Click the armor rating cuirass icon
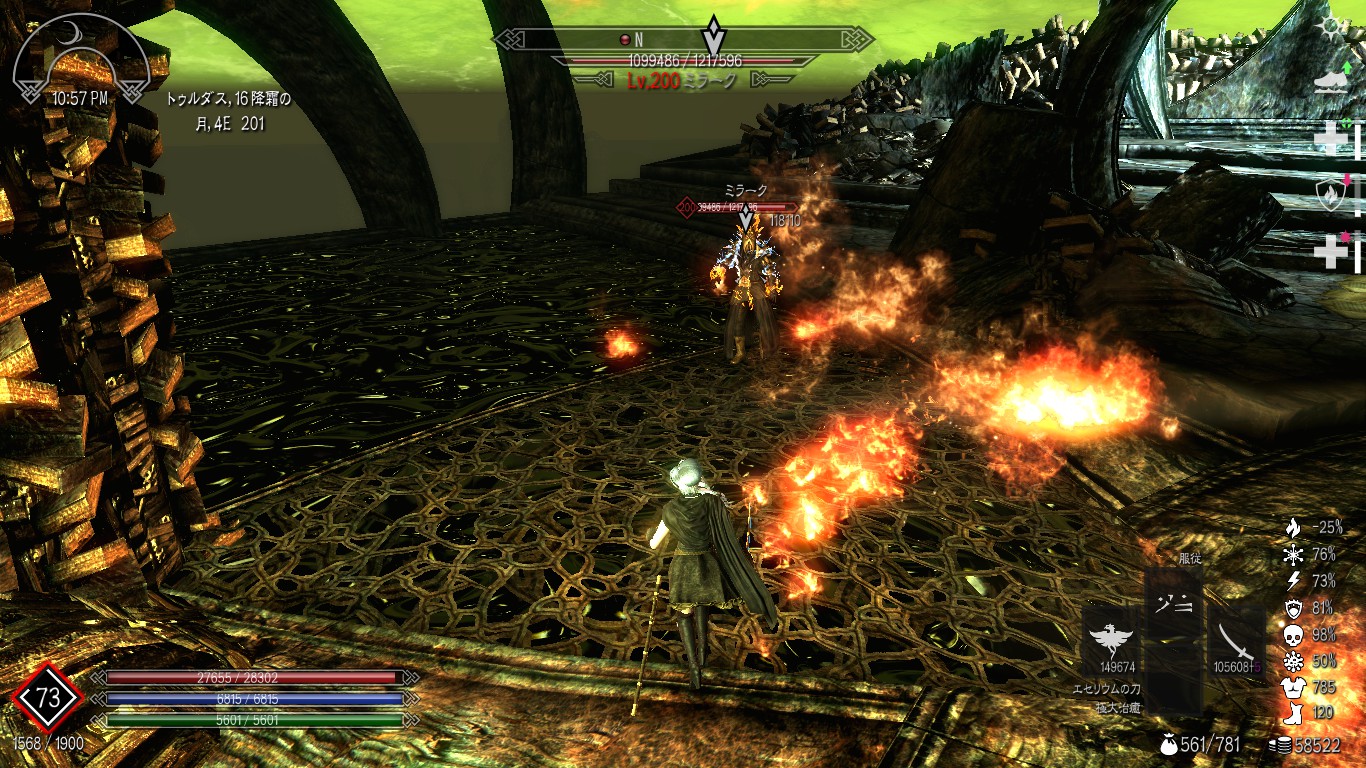The image size is (1366, 768). pyautogui.click(x=1293, y=688)
